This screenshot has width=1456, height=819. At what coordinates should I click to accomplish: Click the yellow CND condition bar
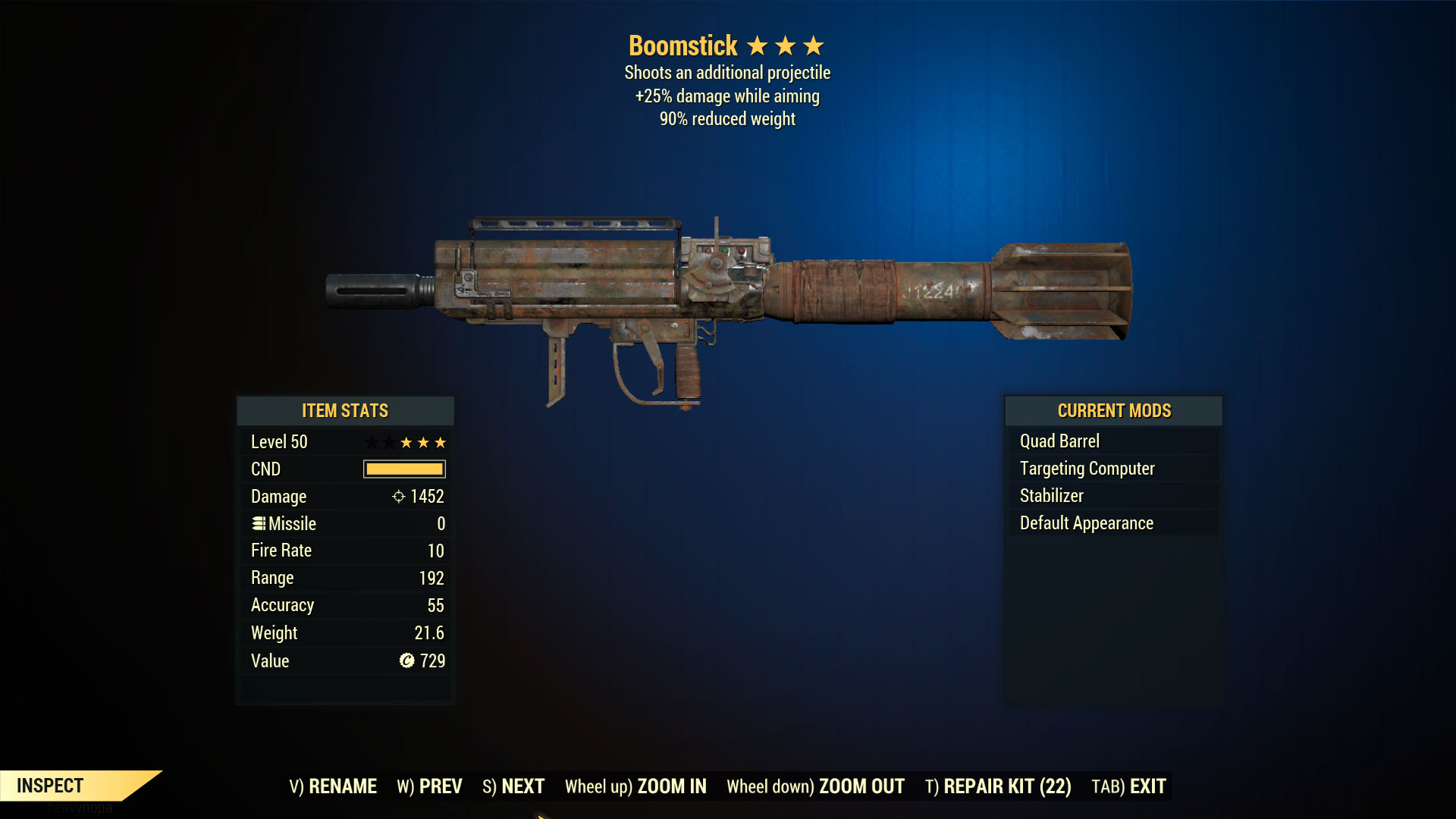point(403,469)
